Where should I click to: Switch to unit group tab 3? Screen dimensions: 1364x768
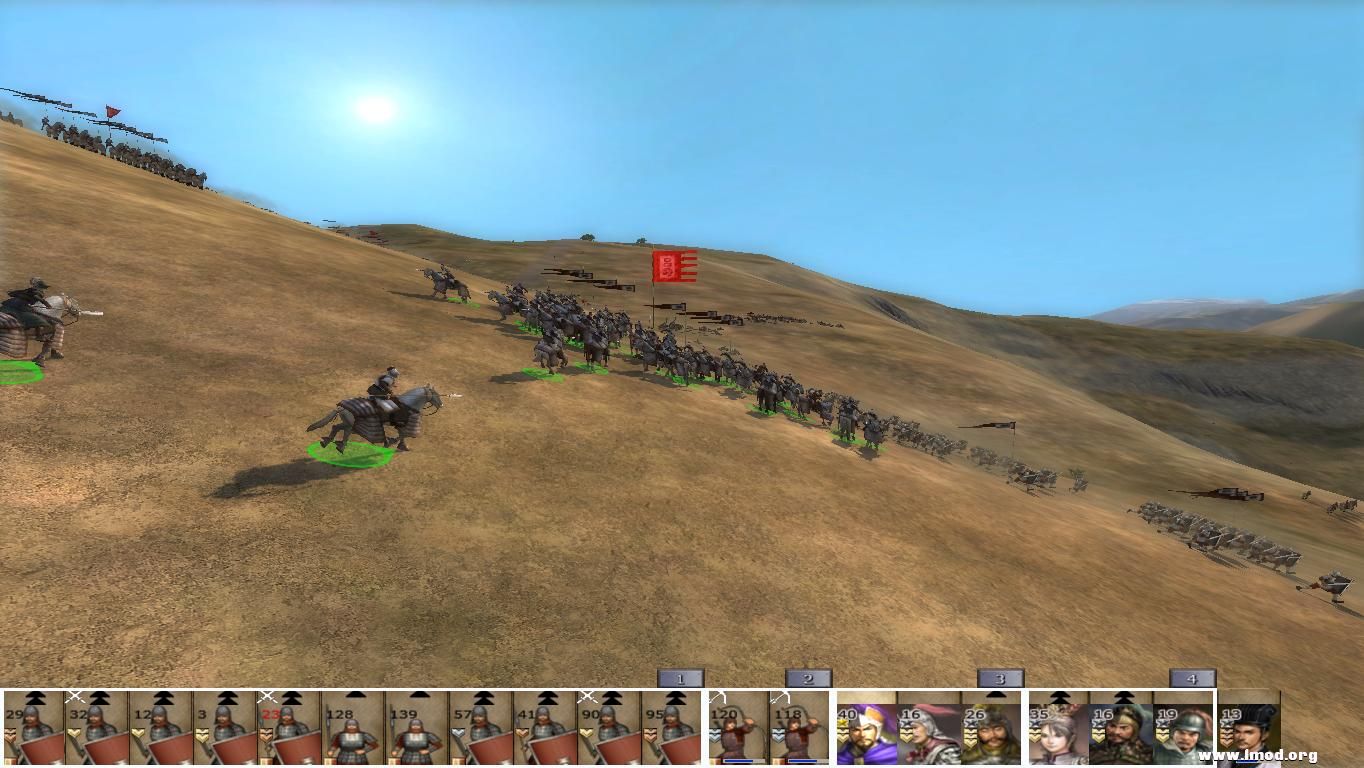tap(1000, 679)
